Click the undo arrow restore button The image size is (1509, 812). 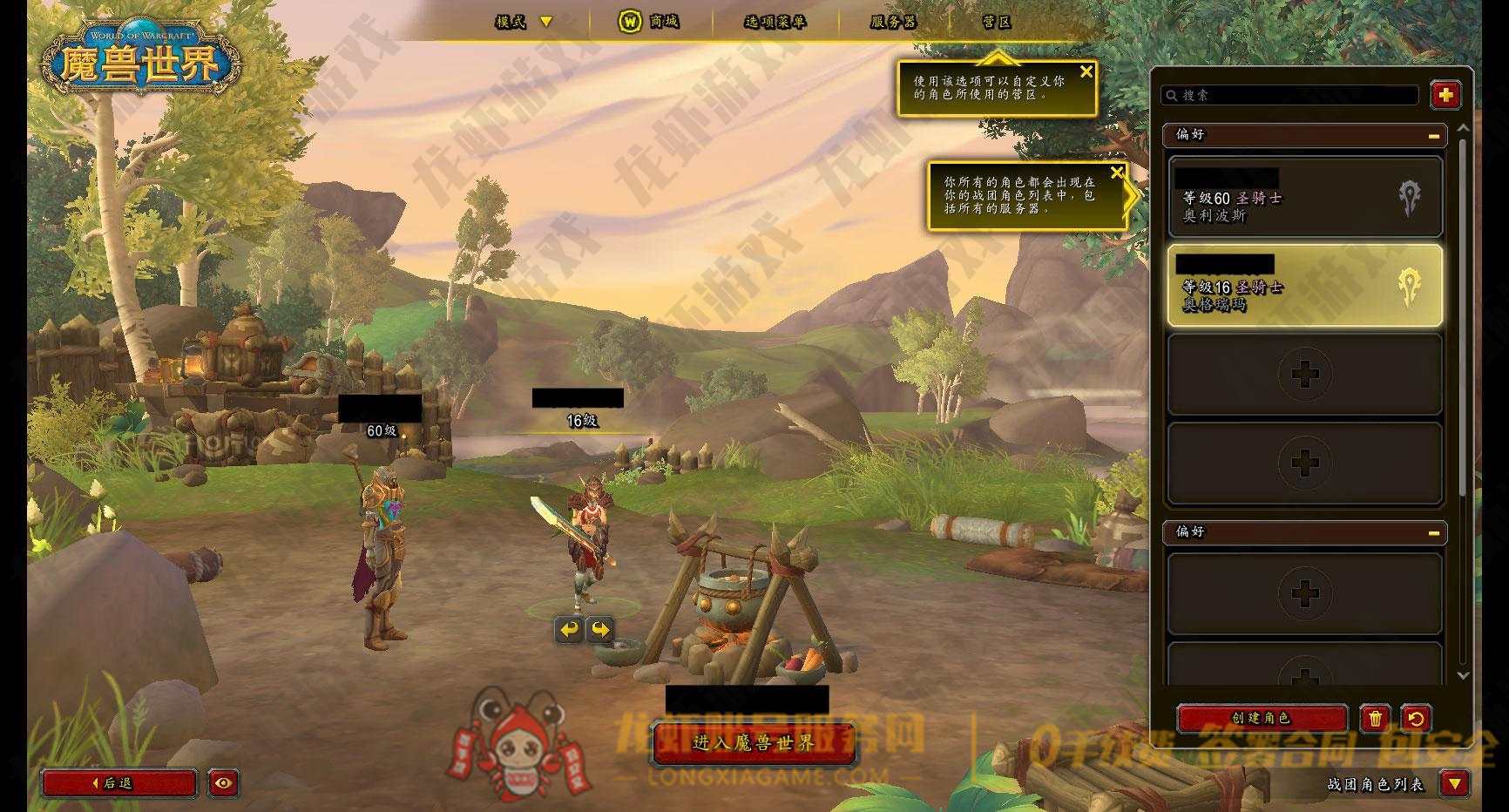click(1416, 719)
